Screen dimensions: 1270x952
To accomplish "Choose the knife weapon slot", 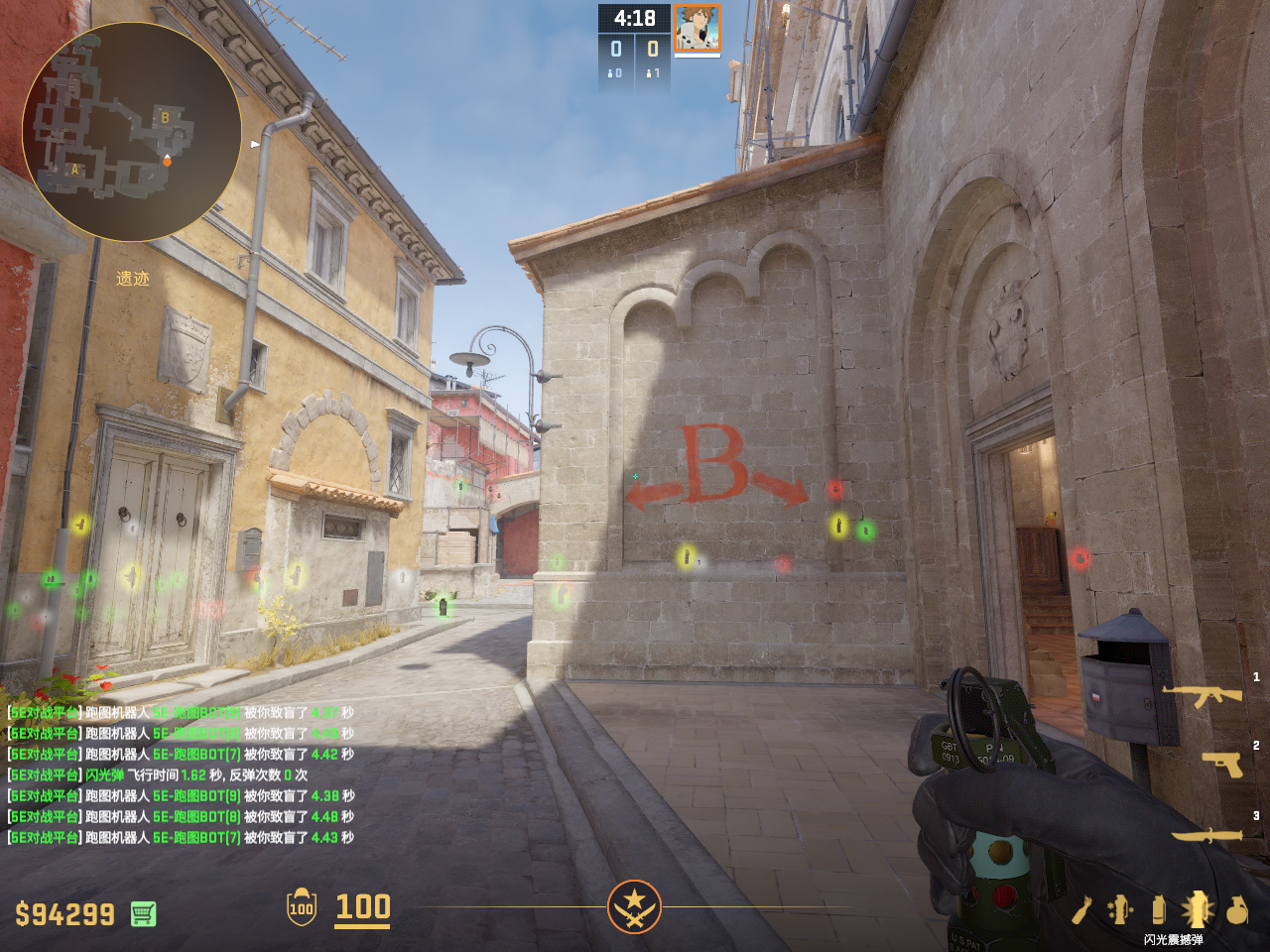I will [1206, 835].
